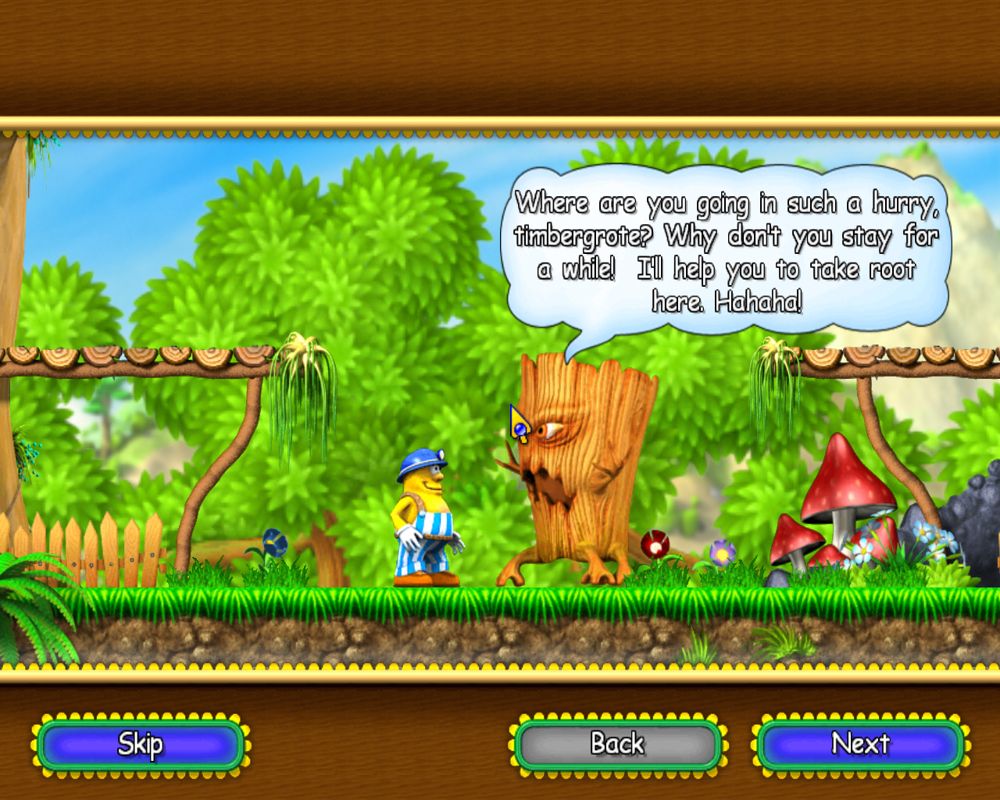The height and width of the screenshot is (800, 1000).
Task: Go back to the previous dialogue
Action: 617,745
